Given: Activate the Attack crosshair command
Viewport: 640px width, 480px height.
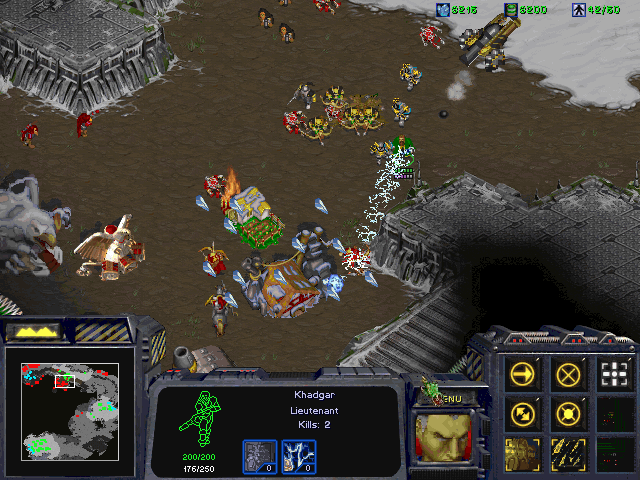Looking at the screenshot, I should click(612, 374).
